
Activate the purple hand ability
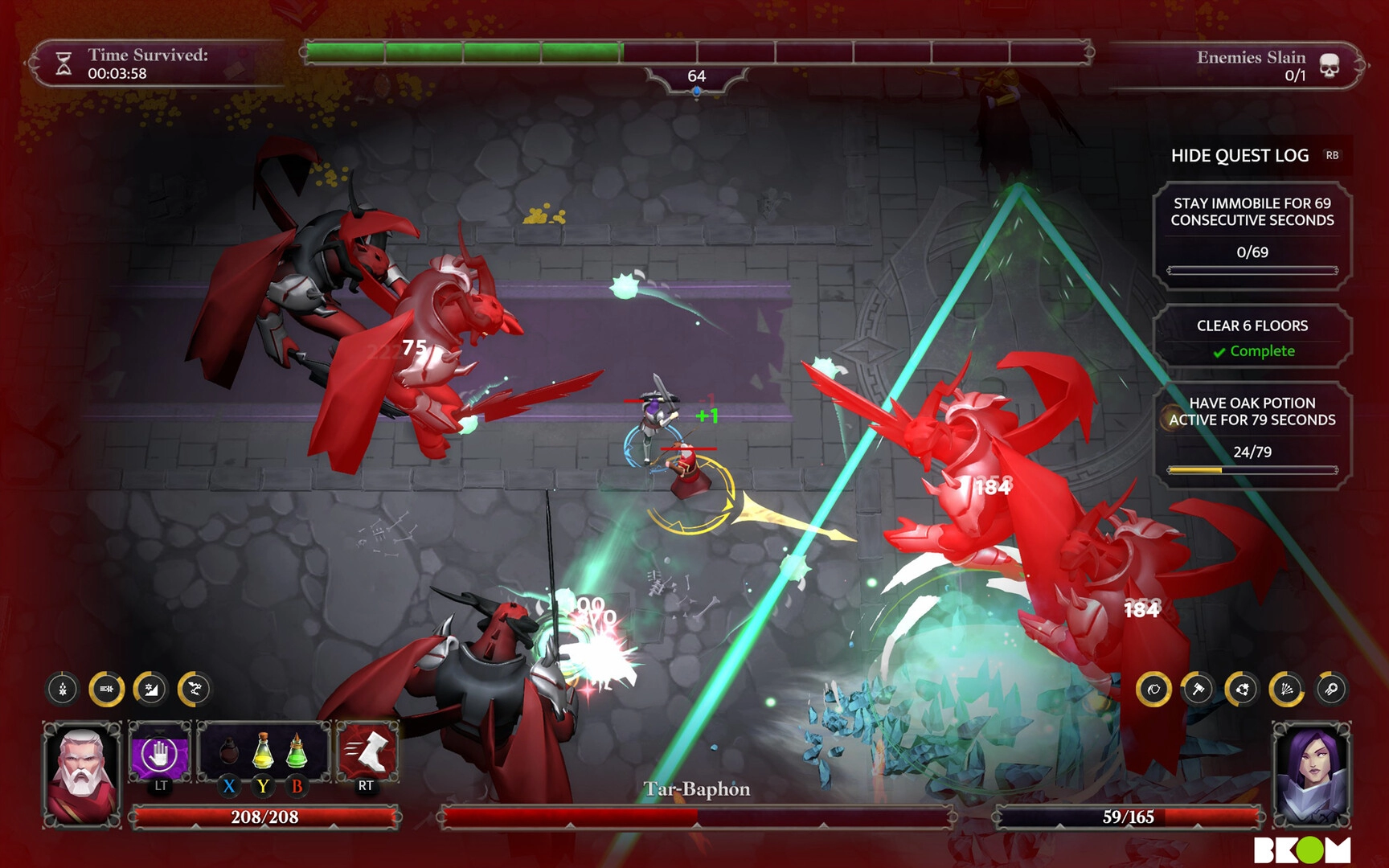159,755
